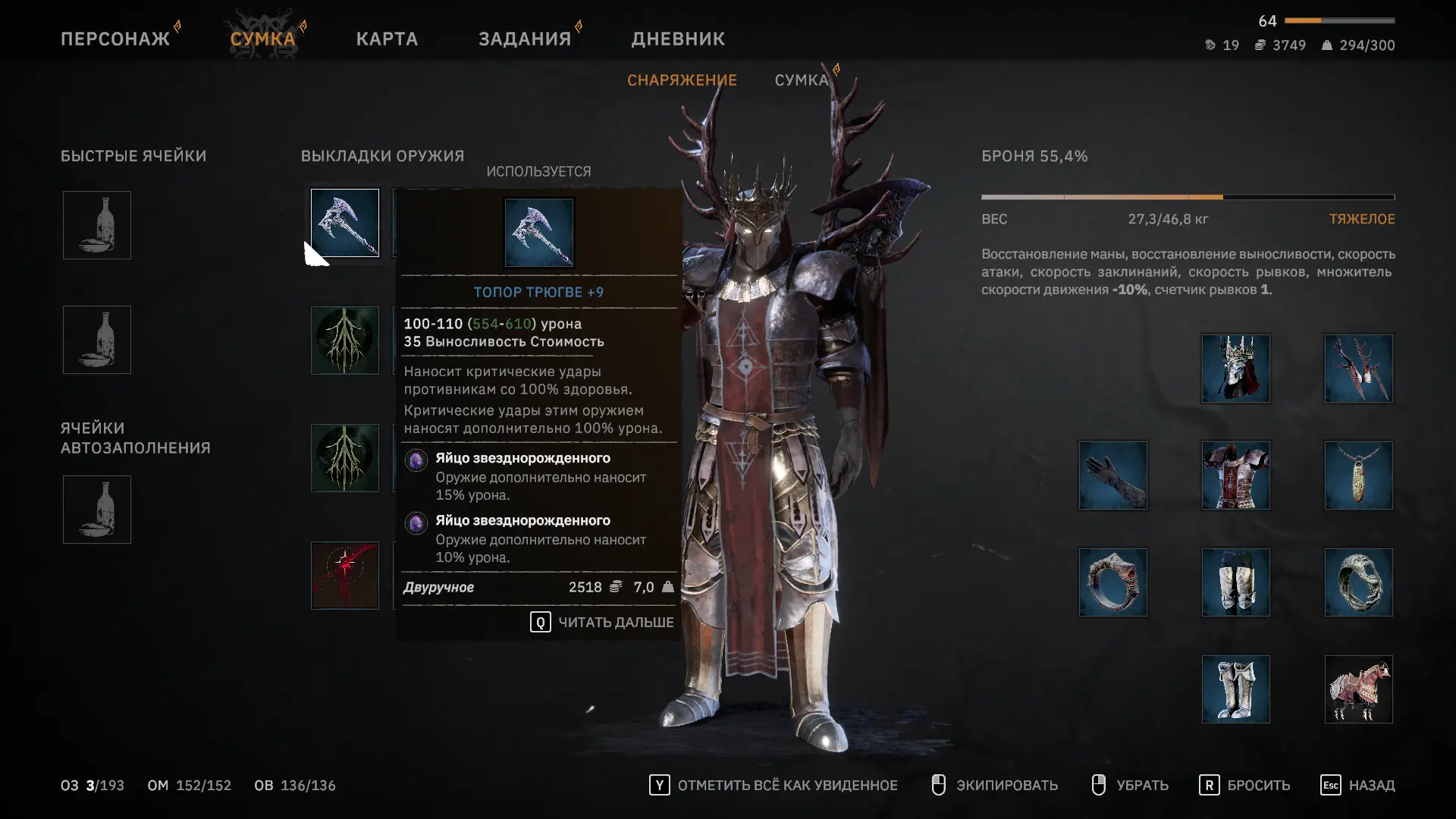The image size is (1456, 819).
Task: Select the armored horse slot
Action: pos(1358,689)
